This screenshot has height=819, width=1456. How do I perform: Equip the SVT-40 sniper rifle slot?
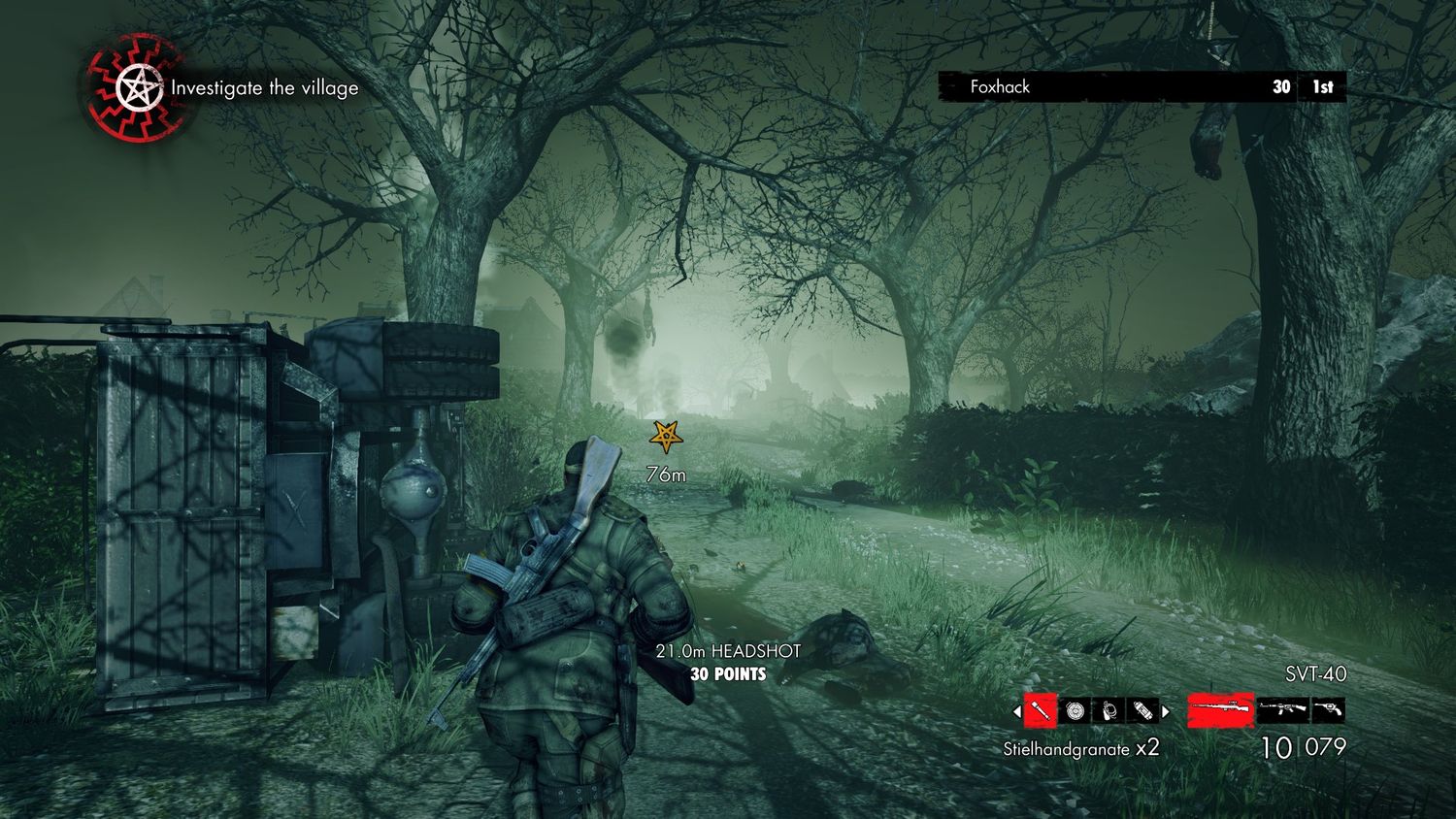tap(1220, 709)
